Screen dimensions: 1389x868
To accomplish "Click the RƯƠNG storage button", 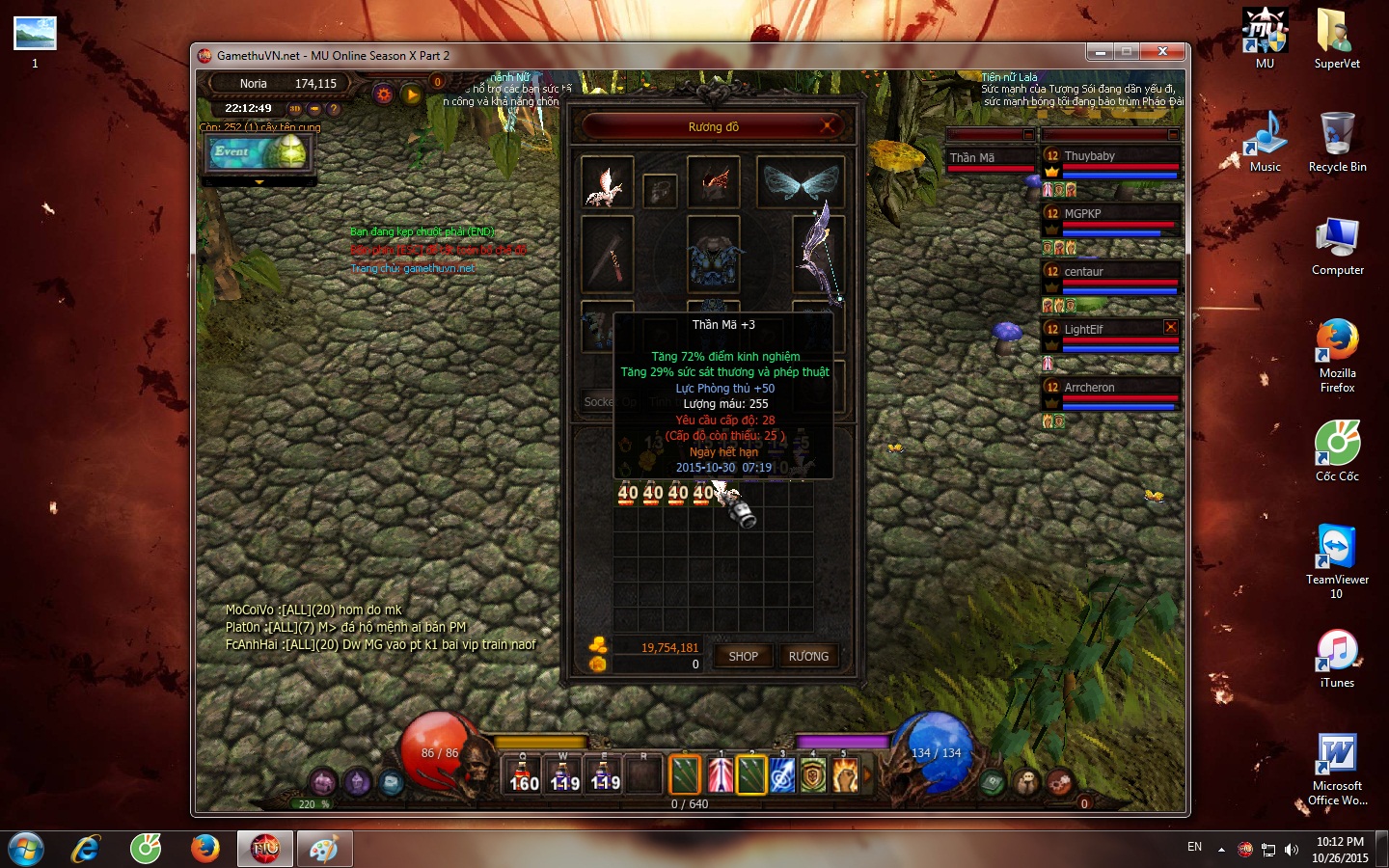I will pos(808,656).
